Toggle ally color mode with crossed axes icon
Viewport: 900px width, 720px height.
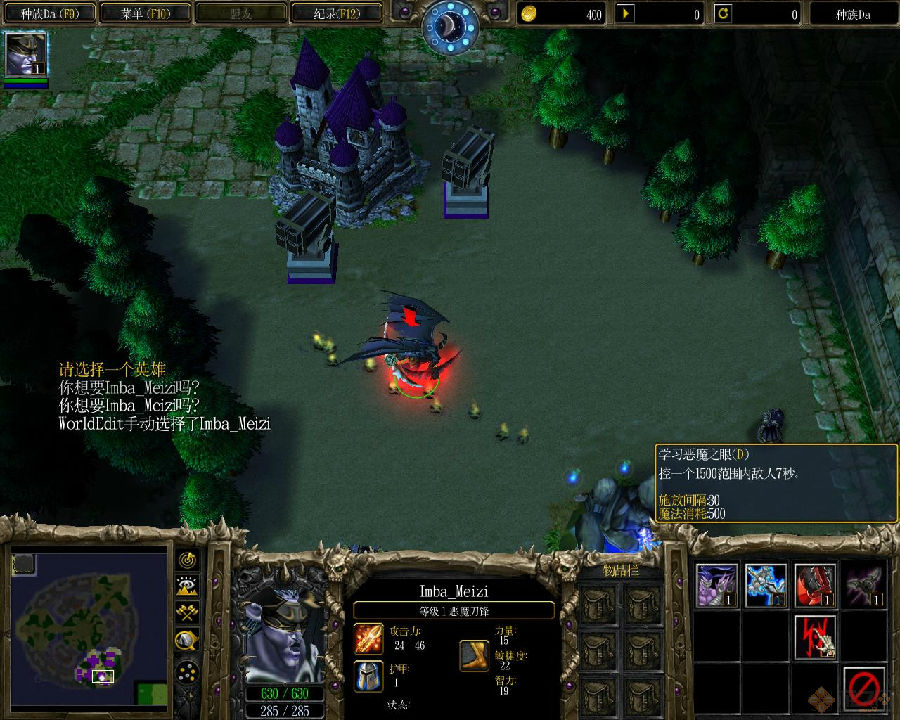click(x=187, y=613)
